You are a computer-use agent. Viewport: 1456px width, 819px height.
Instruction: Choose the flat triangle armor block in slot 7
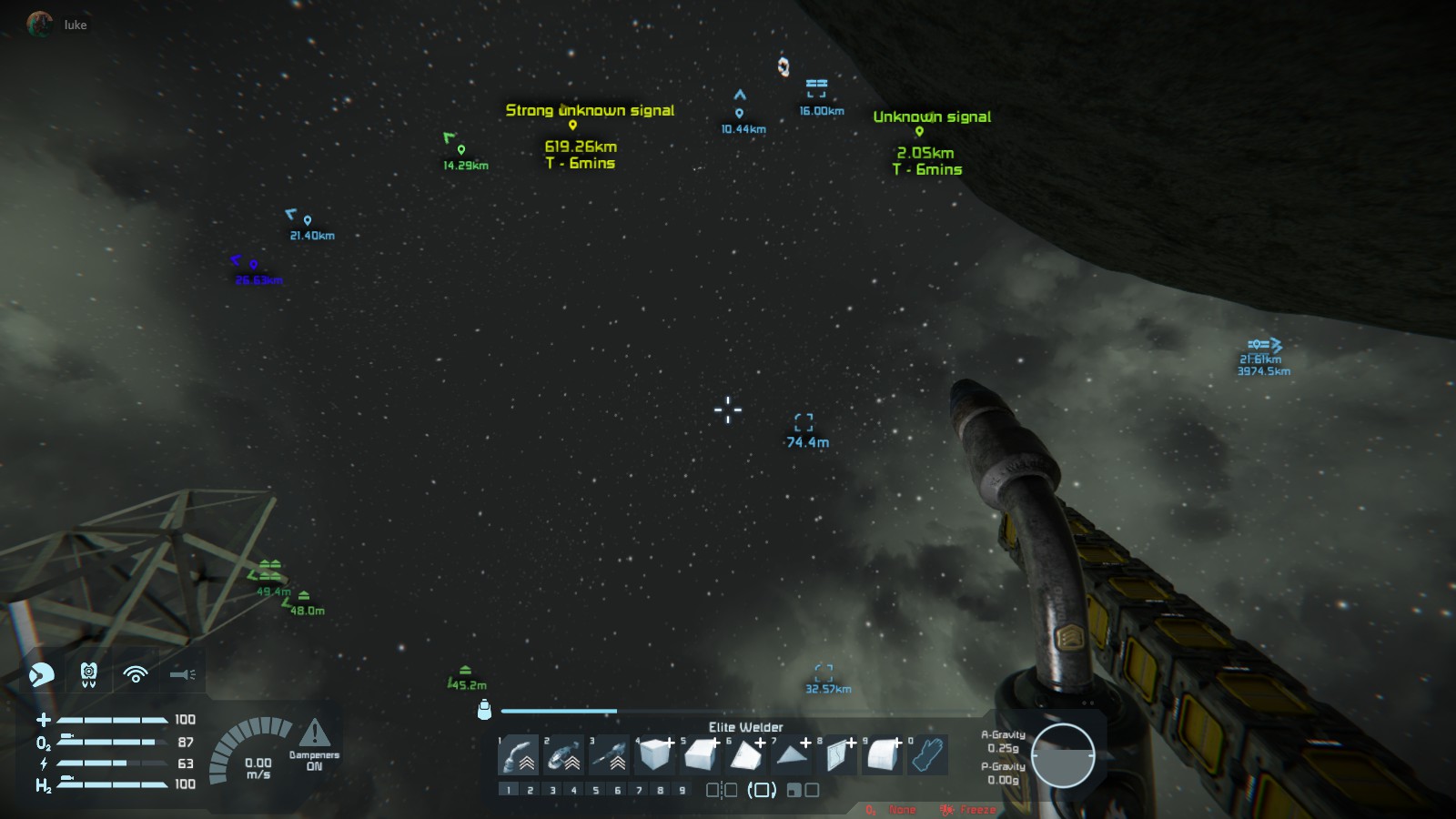pyautogui.click(x=792, y=755)
